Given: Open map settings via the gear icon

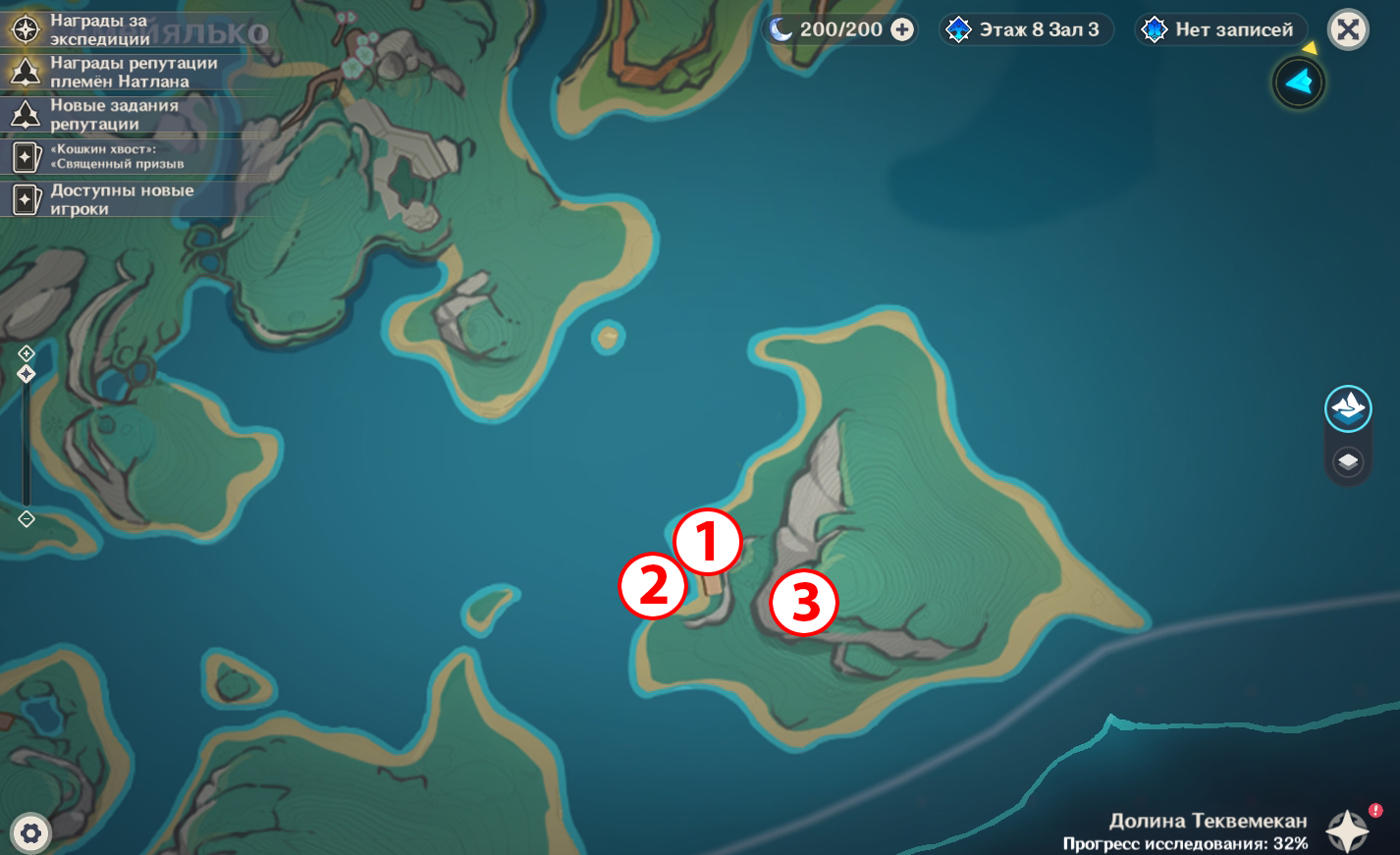Looking at the screenshot, I should point(30,833).
